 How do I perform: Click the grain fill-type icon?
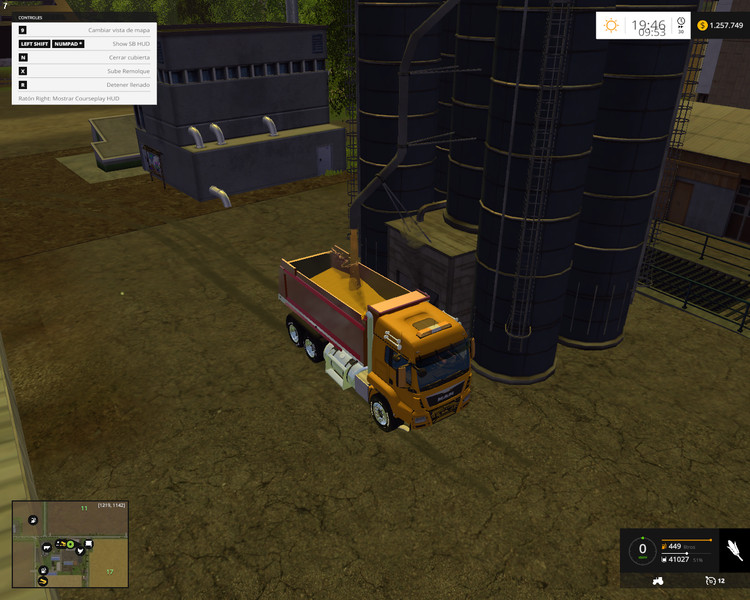pyautogui.click(x=733, y=551)
